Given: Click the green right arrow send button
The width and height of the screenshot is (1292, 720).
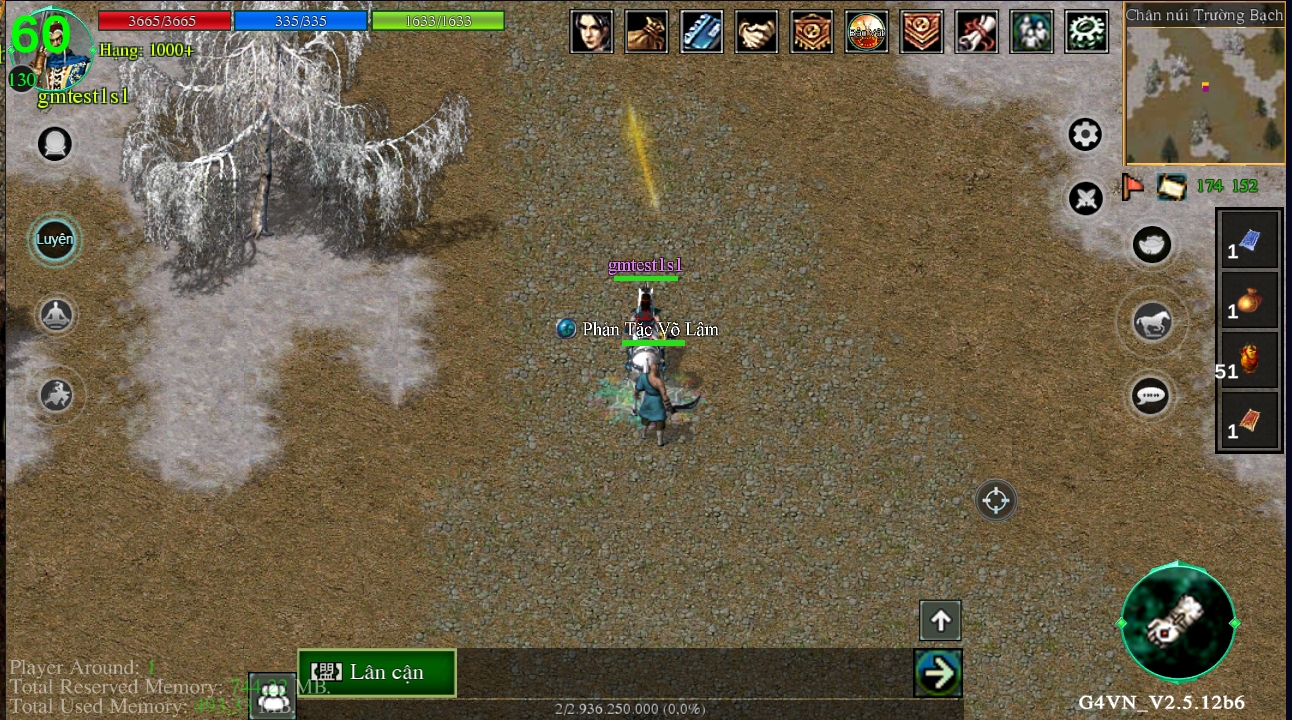Looking at the screenshot, I should [938, 673].
